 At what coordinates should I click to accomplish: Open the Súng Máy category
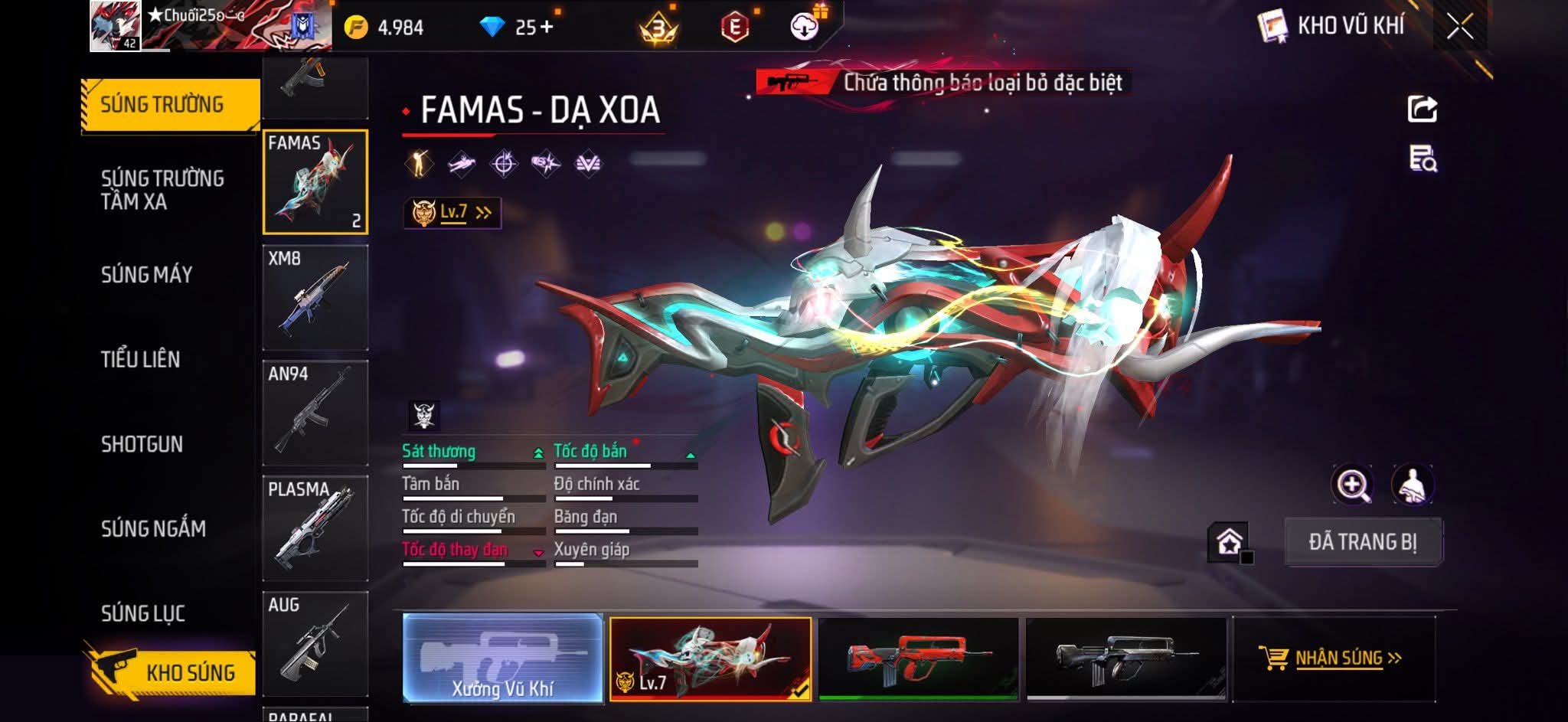tap(147, 274)
